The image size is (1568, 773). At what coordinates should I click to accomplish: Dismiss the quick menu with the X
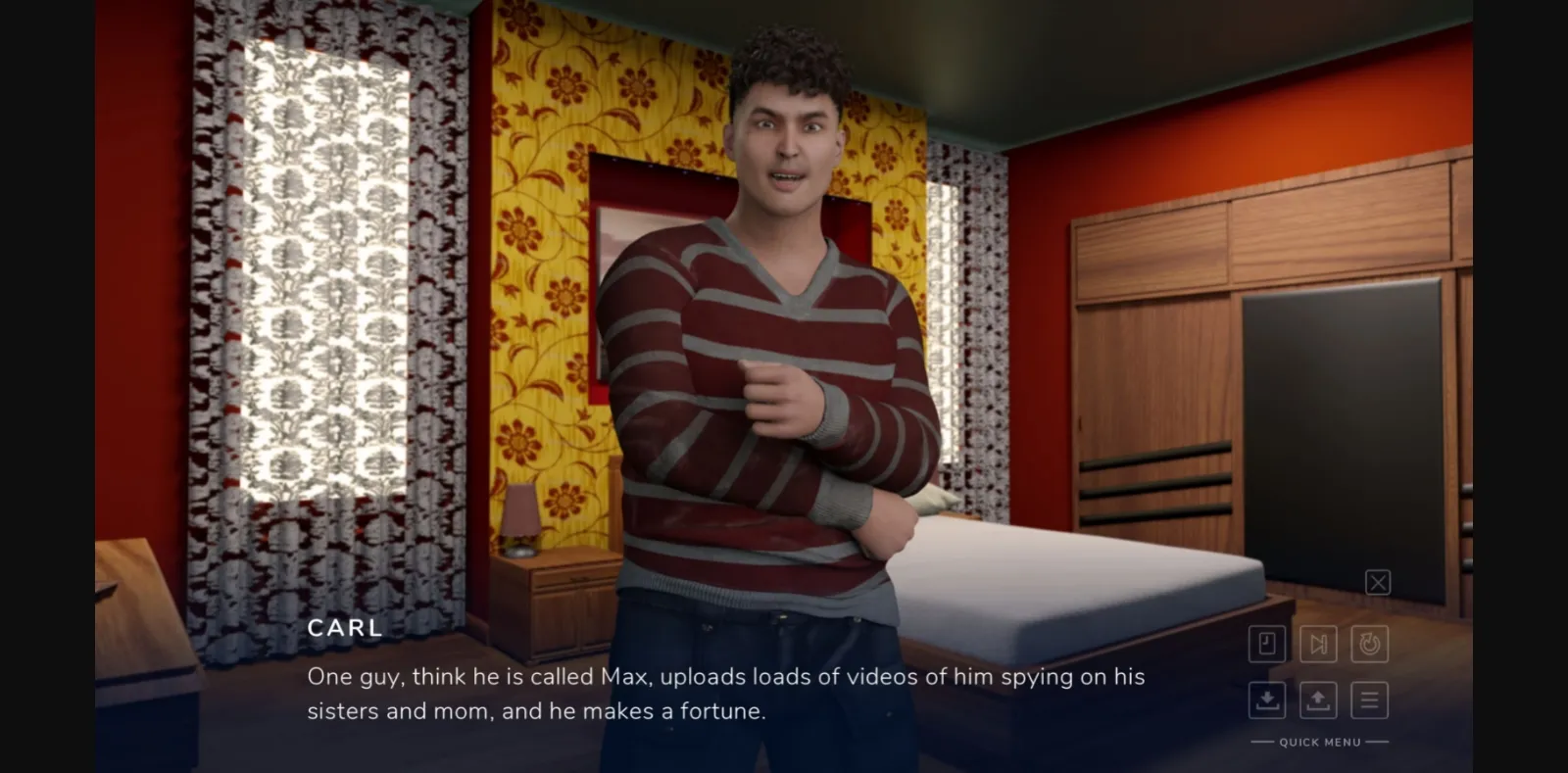(x=1378, y=582)
